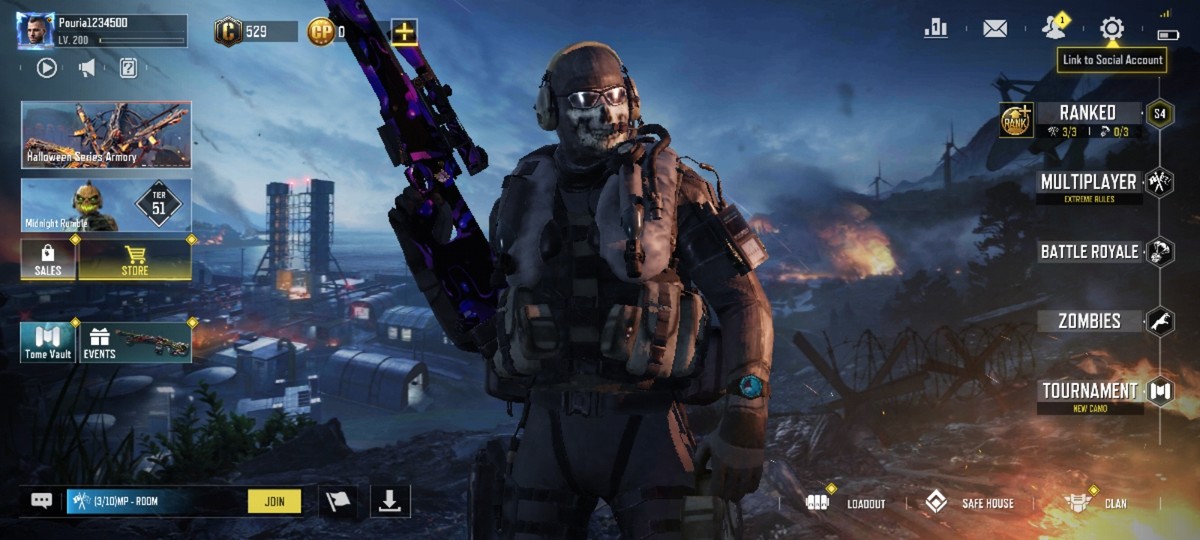
Task: Join the MP room
Action: tap(274, 501)
